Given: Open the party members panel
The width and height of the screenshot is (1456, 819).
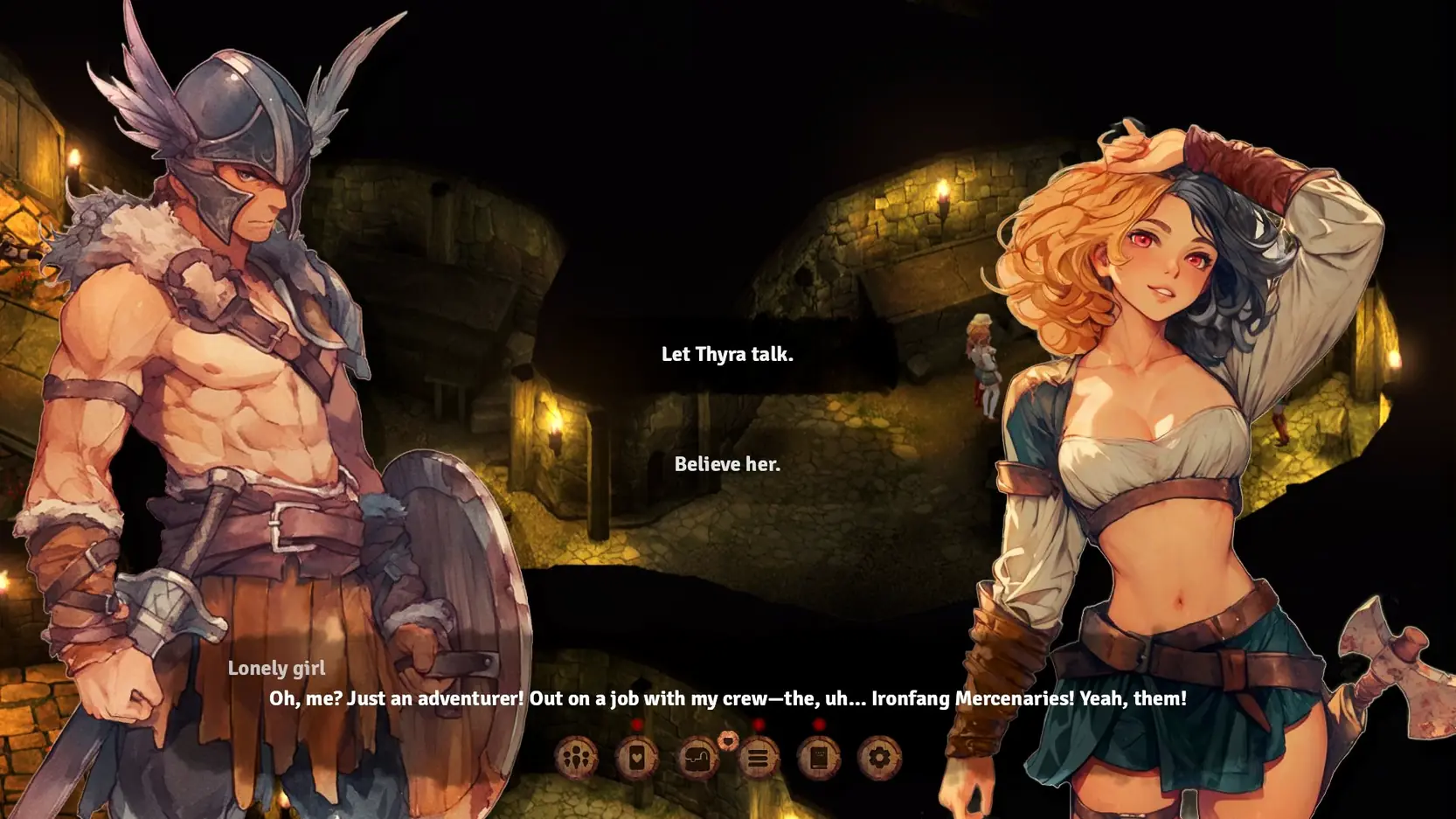Looking at the screenshot, I should 576,758.
